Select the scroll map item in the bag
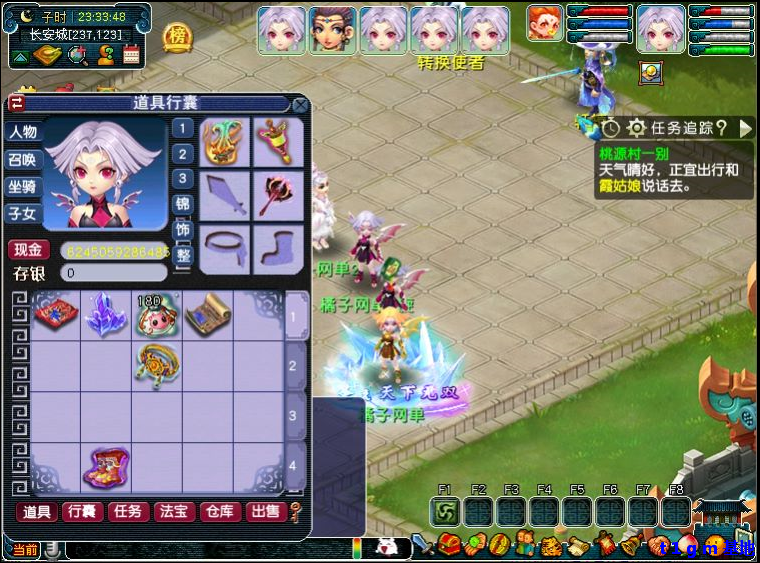 [x=207, y=315]
